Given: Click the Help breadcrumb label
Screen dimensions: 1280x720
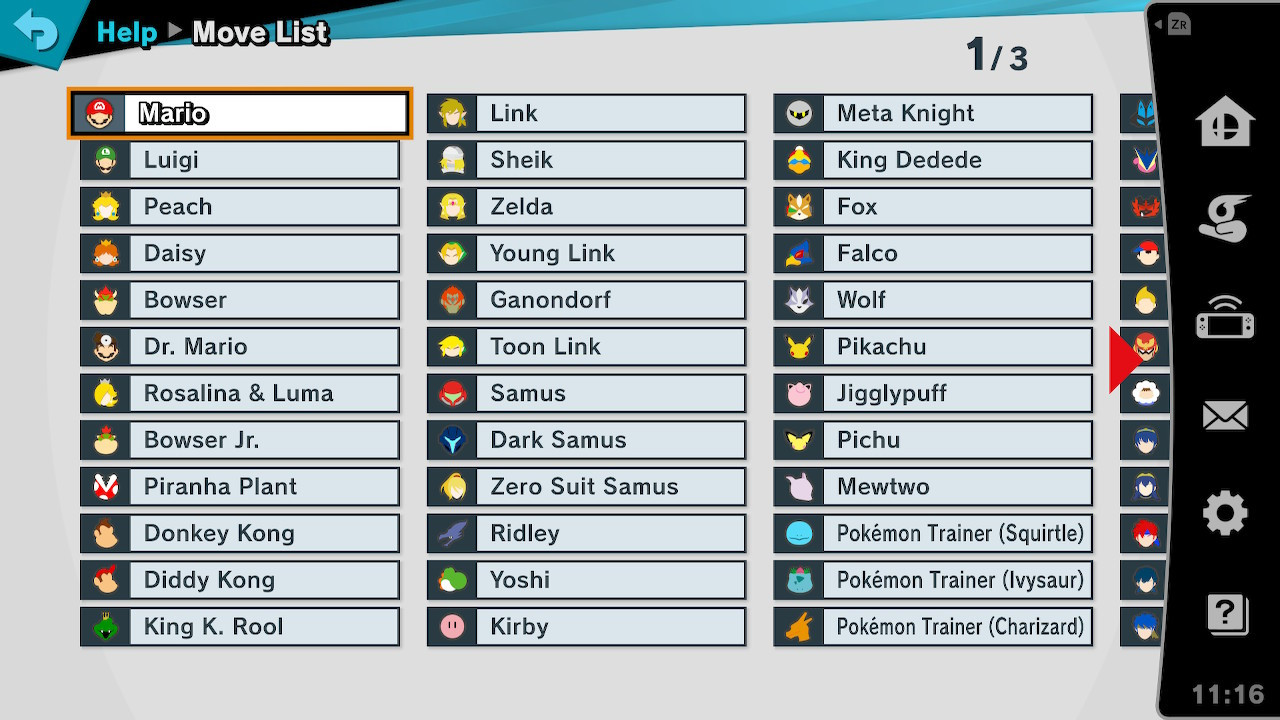Looking at the screenshot, I should pos(126,32).
